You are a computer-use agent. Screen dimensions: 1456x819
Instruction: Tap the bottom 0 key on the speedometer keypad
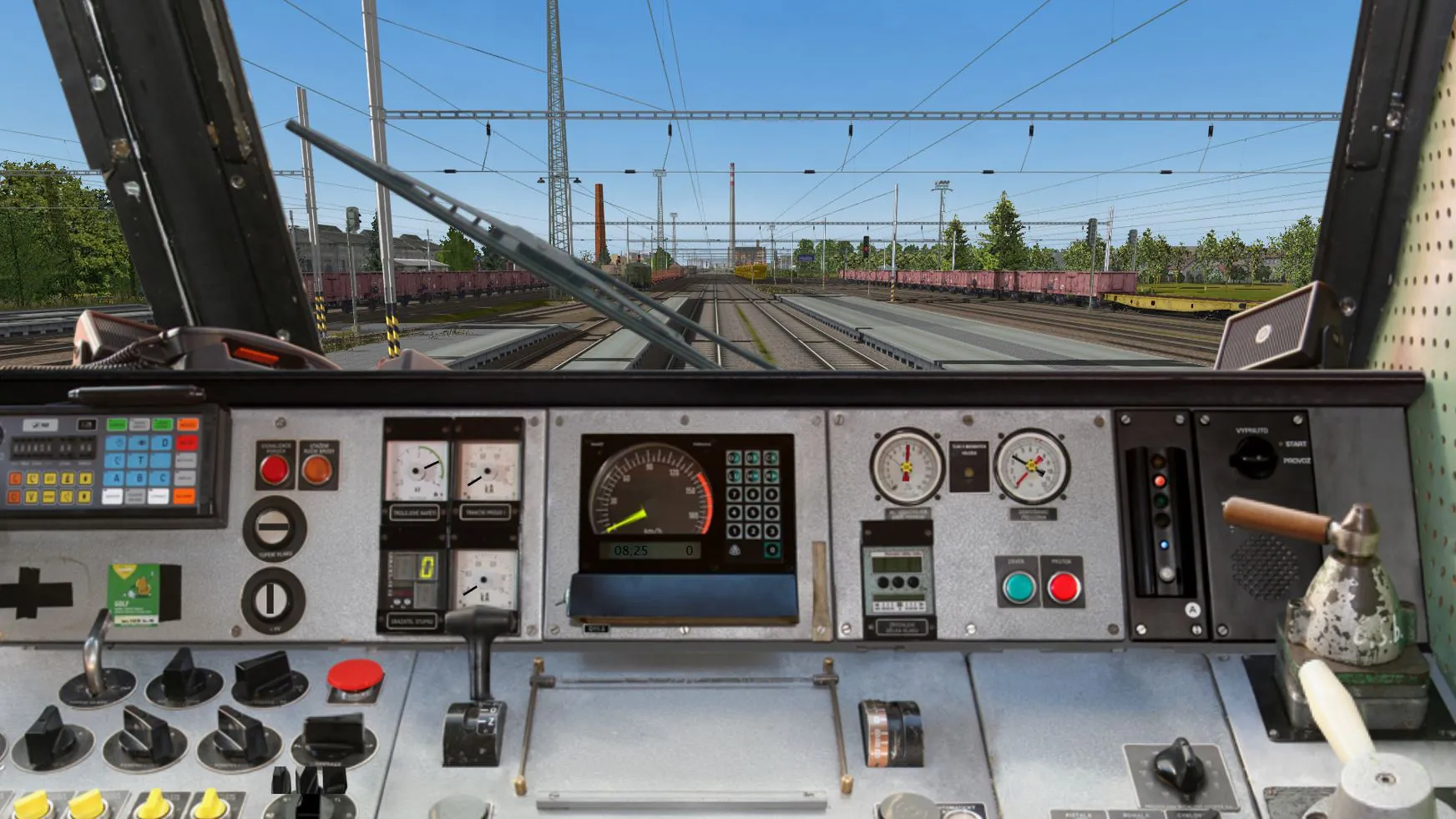(772, 550)
